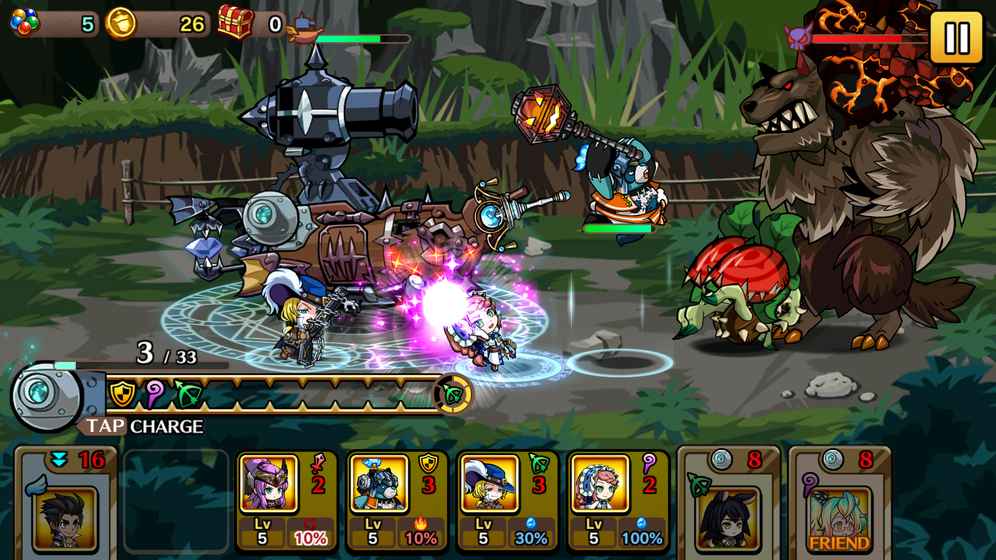The height and width of the screenshot is (560, 996).
Task: Select the dark-haired leader portrait card
Action: pos(67,502)
